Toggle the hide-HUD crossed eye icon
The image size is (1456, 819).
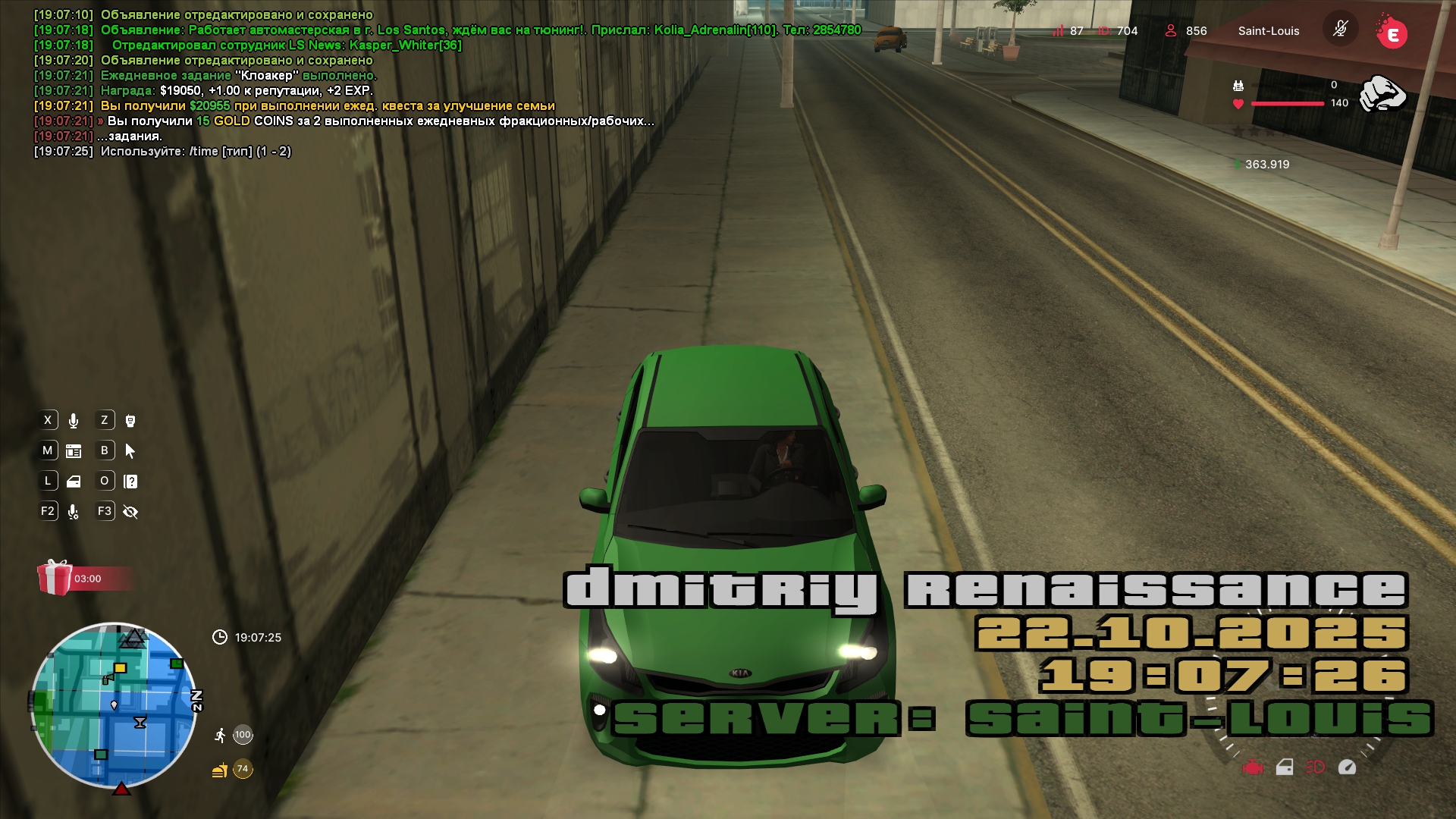[130, 512]
